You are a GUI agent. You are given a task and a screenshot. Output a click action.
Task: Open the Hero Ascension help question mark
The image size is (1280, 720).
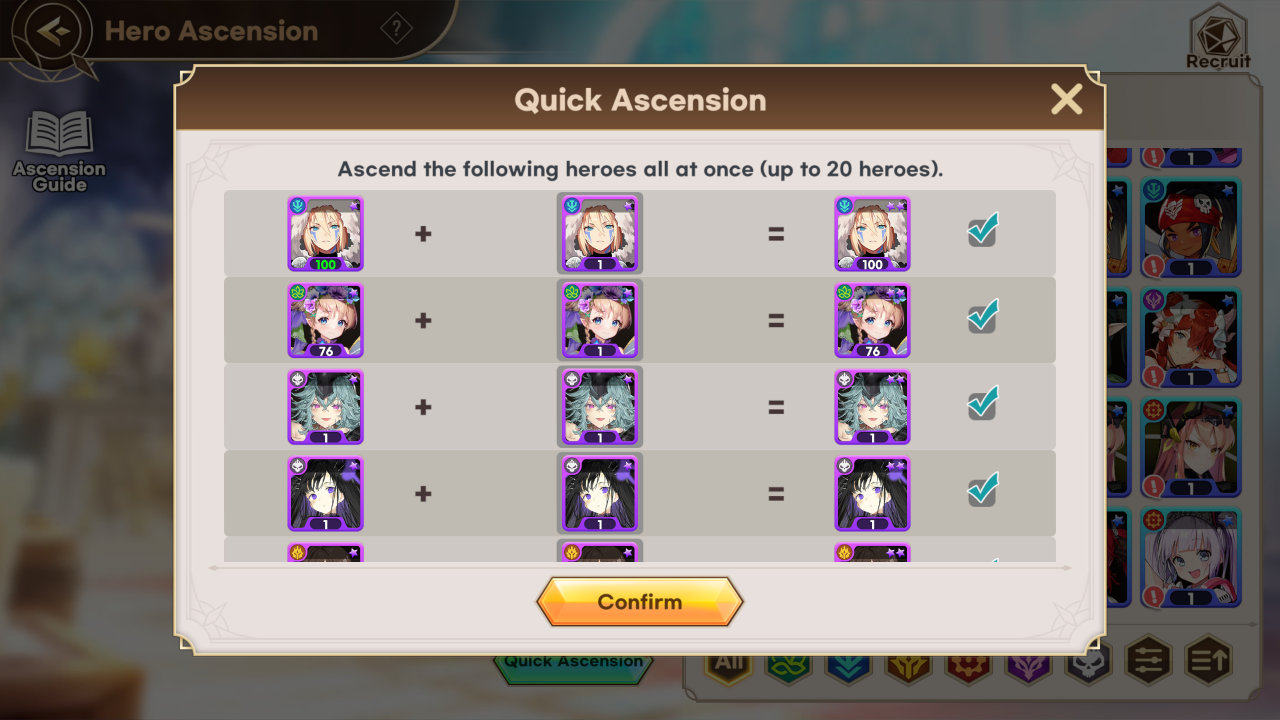click(x=397, y=30)
